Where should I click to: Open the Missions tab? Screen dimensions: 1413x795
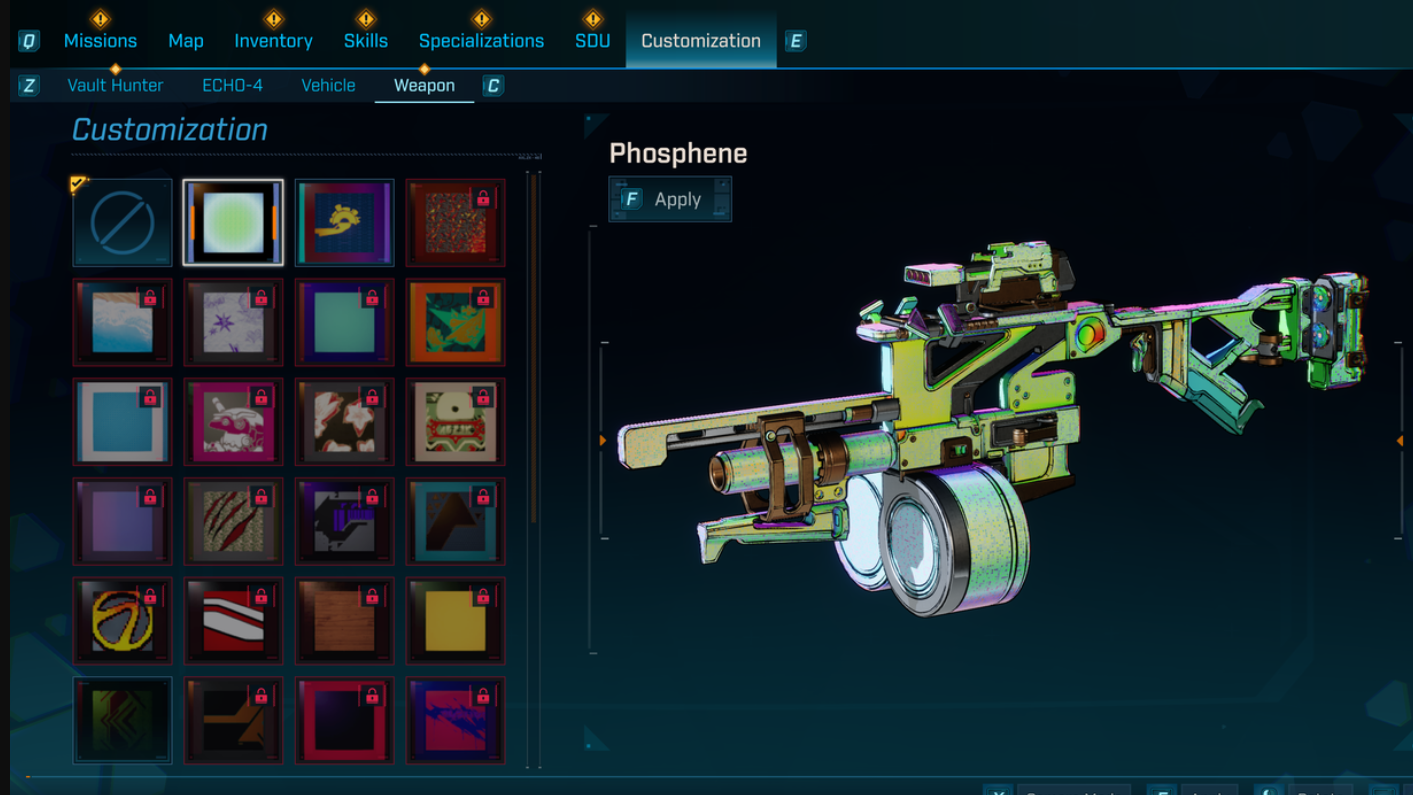pos(100,41)
